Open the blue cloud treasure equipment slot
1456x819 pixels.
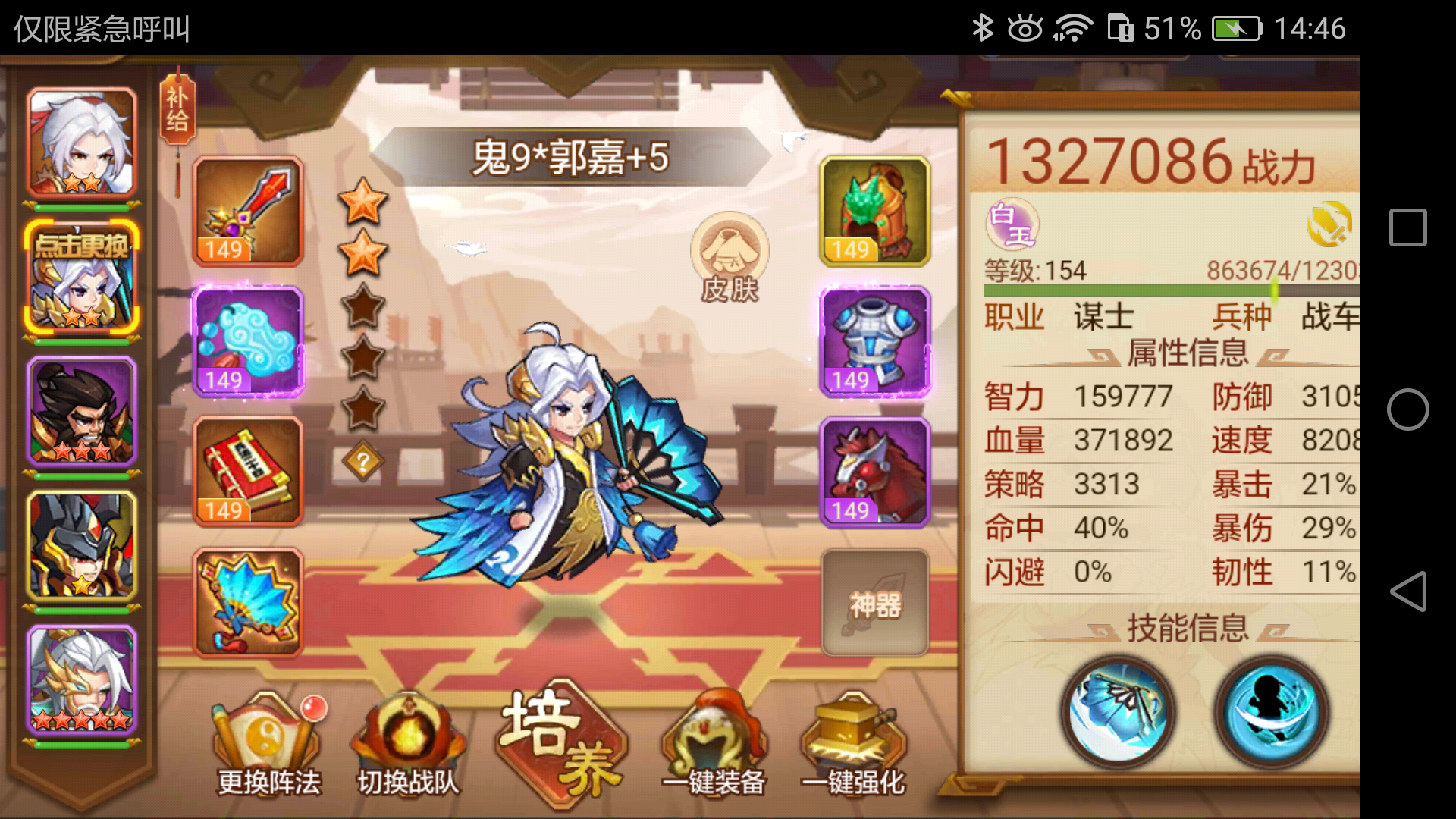pyautogui.click(x=246, y=341)
